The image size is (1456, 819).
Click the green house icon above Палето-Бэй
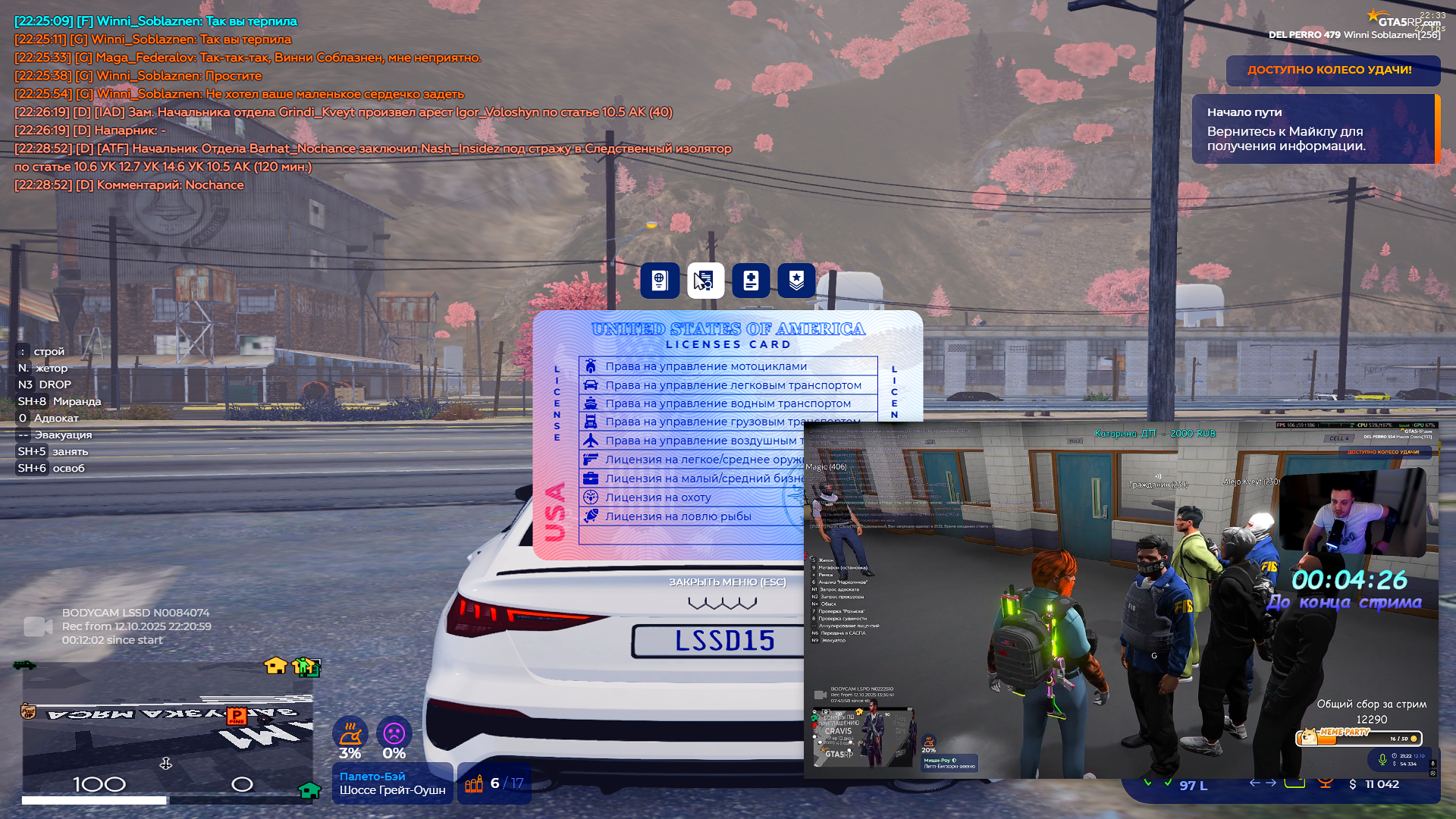point(309,791)
